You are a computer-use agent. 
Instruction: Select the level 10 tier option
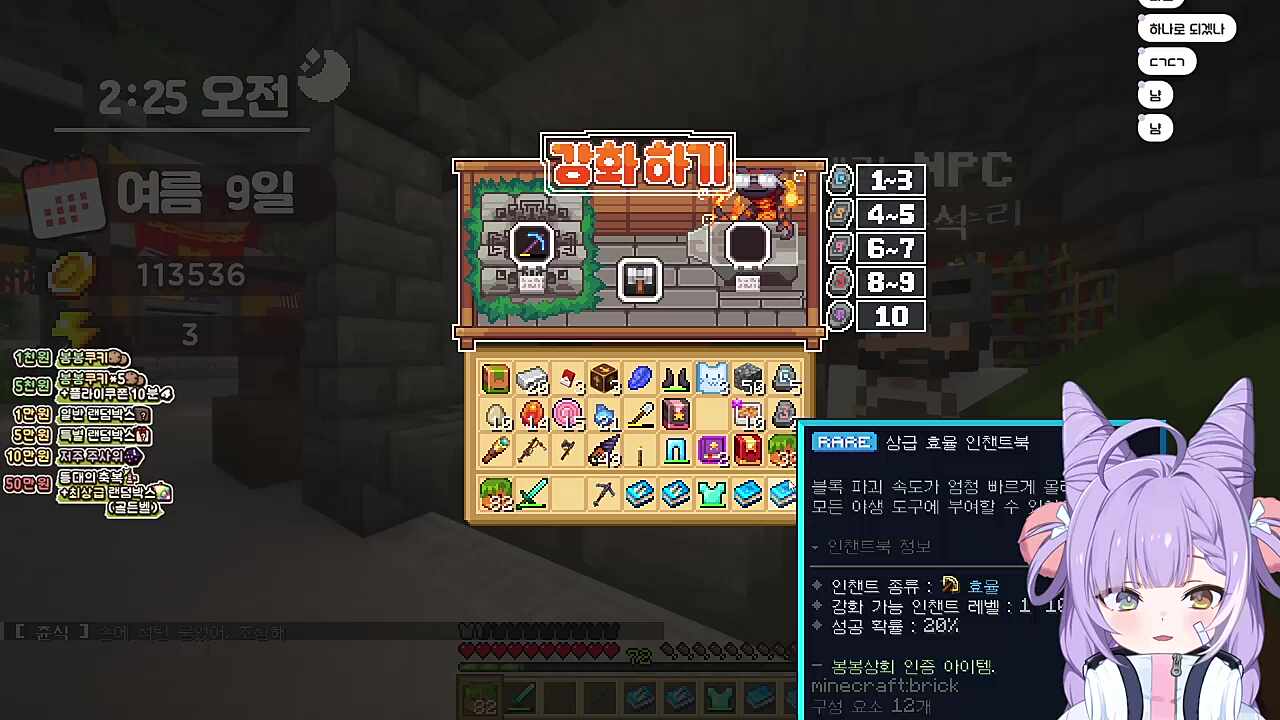point(888,316)
